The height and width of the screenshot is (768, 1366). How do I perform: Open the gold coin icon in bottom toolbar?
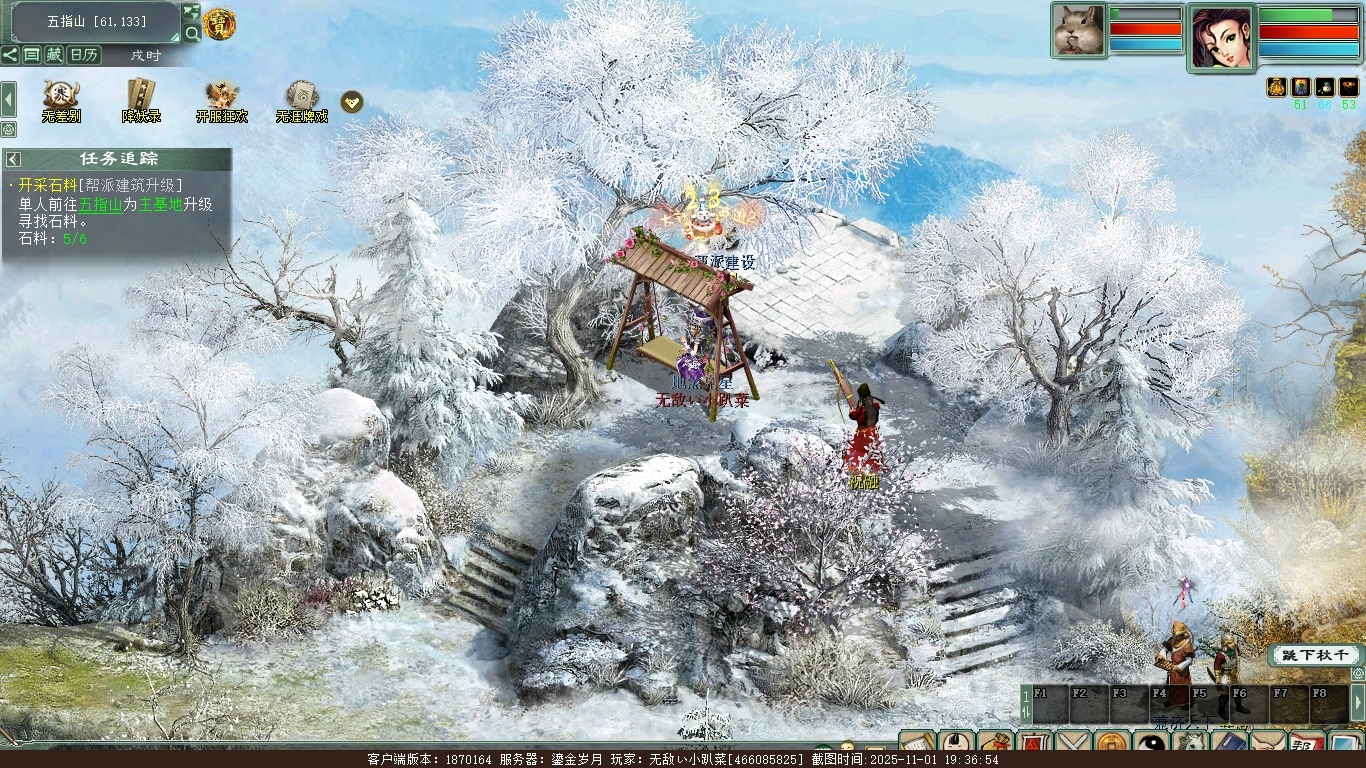tap(1112, 746)
